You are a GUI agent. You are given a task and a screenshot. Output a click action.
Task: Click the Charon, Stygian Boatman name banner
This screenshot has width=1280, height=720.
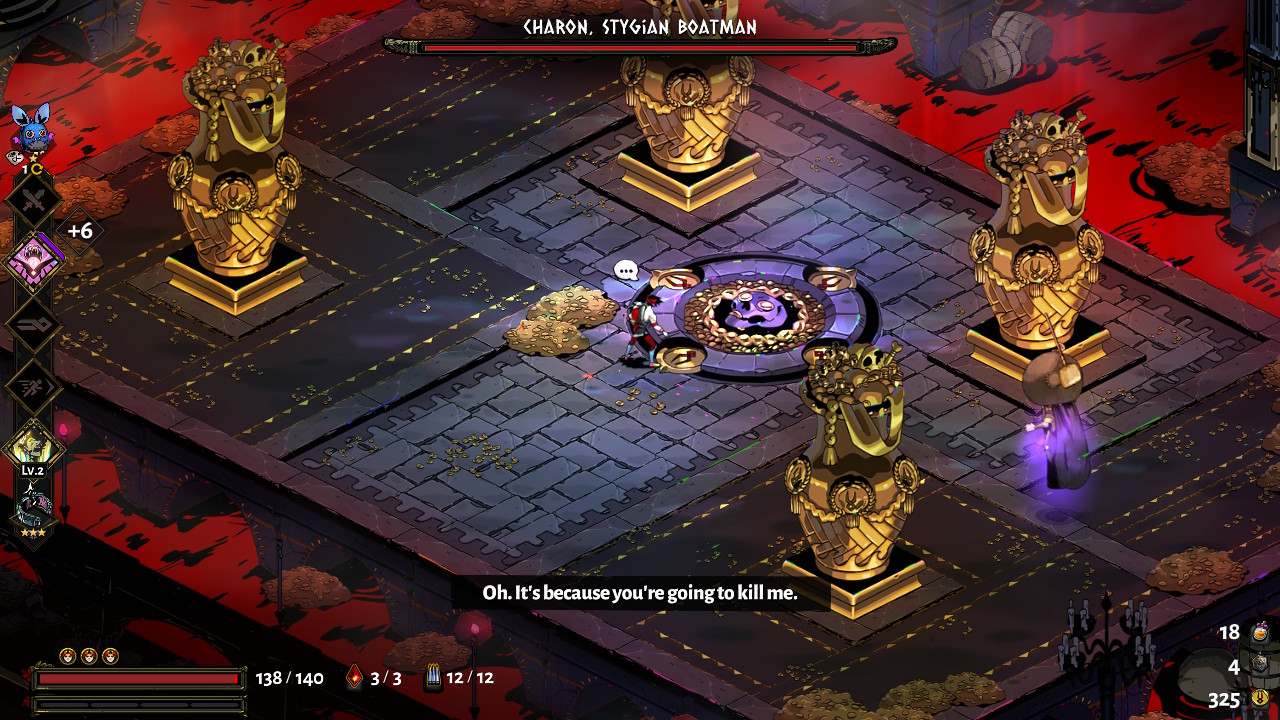point(640,29)
